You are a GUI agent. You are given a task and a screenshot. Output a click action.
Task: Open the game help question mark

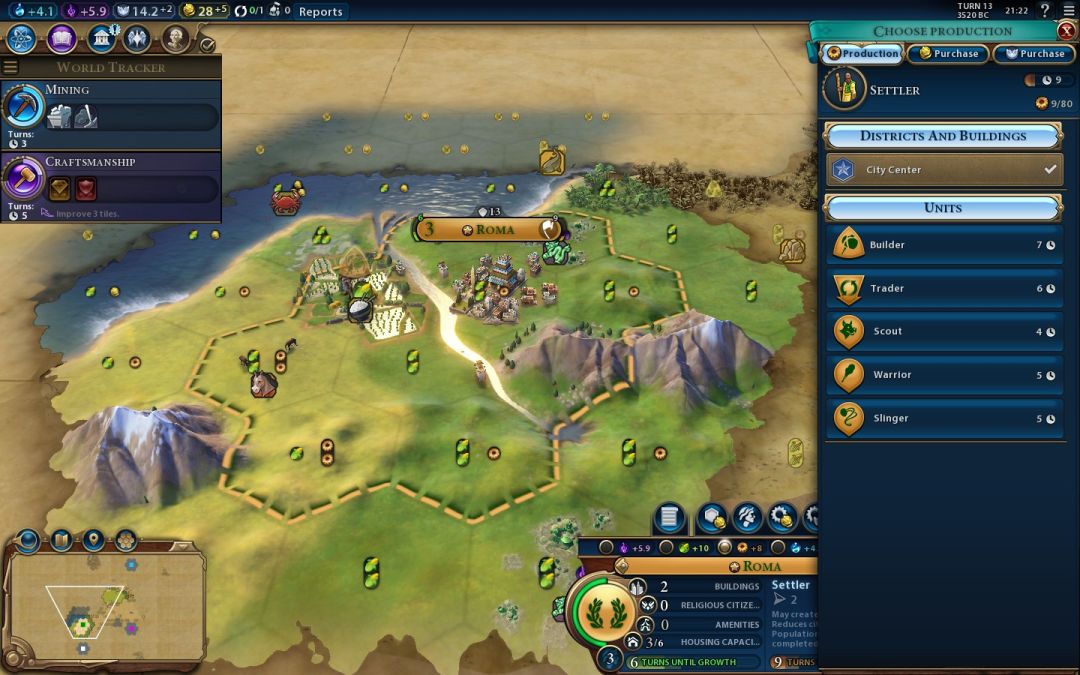pyautogui.click(x=1045, y=11)
